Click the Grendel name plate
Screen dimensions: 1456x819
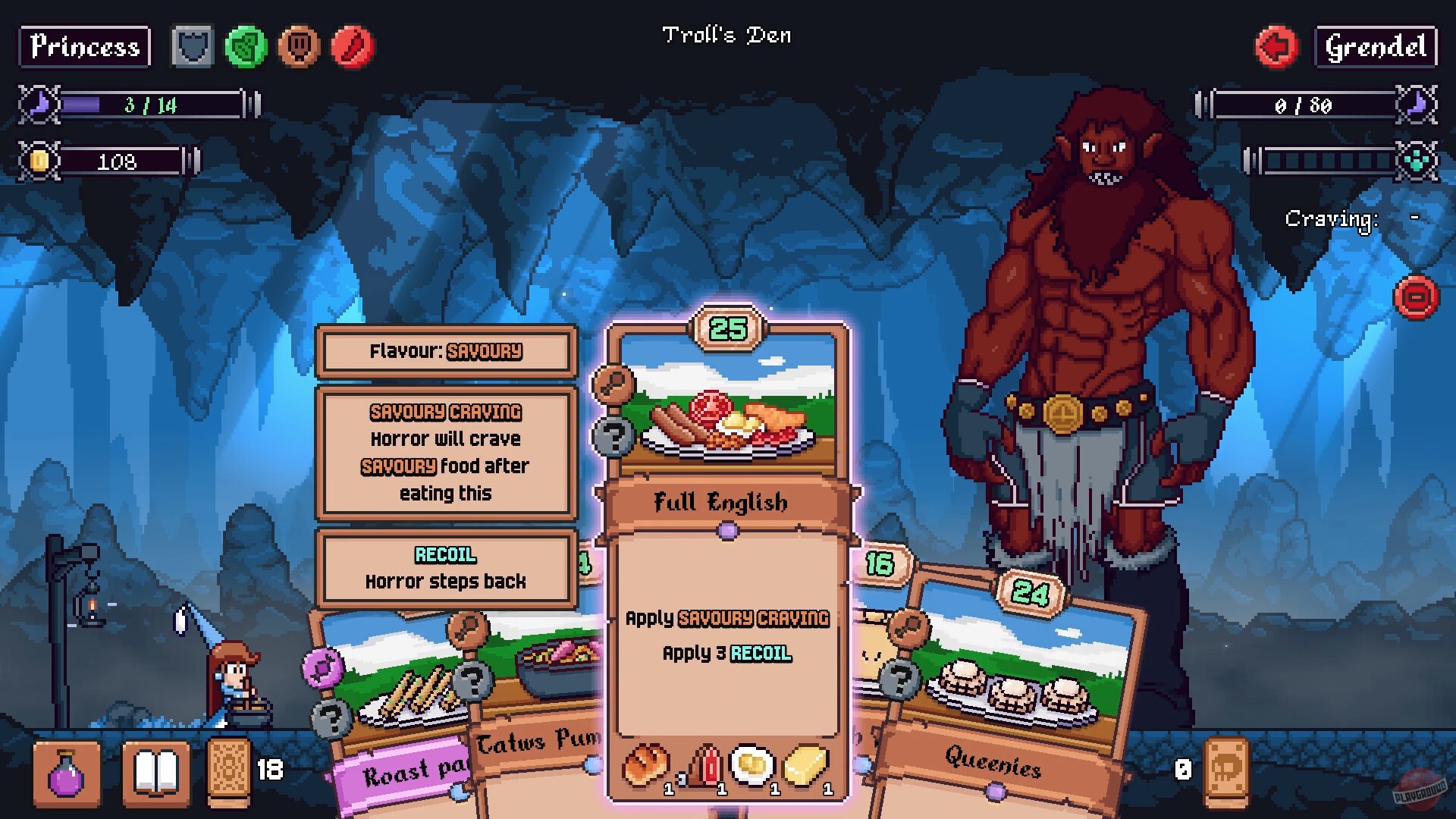(x=1375, y=48)
